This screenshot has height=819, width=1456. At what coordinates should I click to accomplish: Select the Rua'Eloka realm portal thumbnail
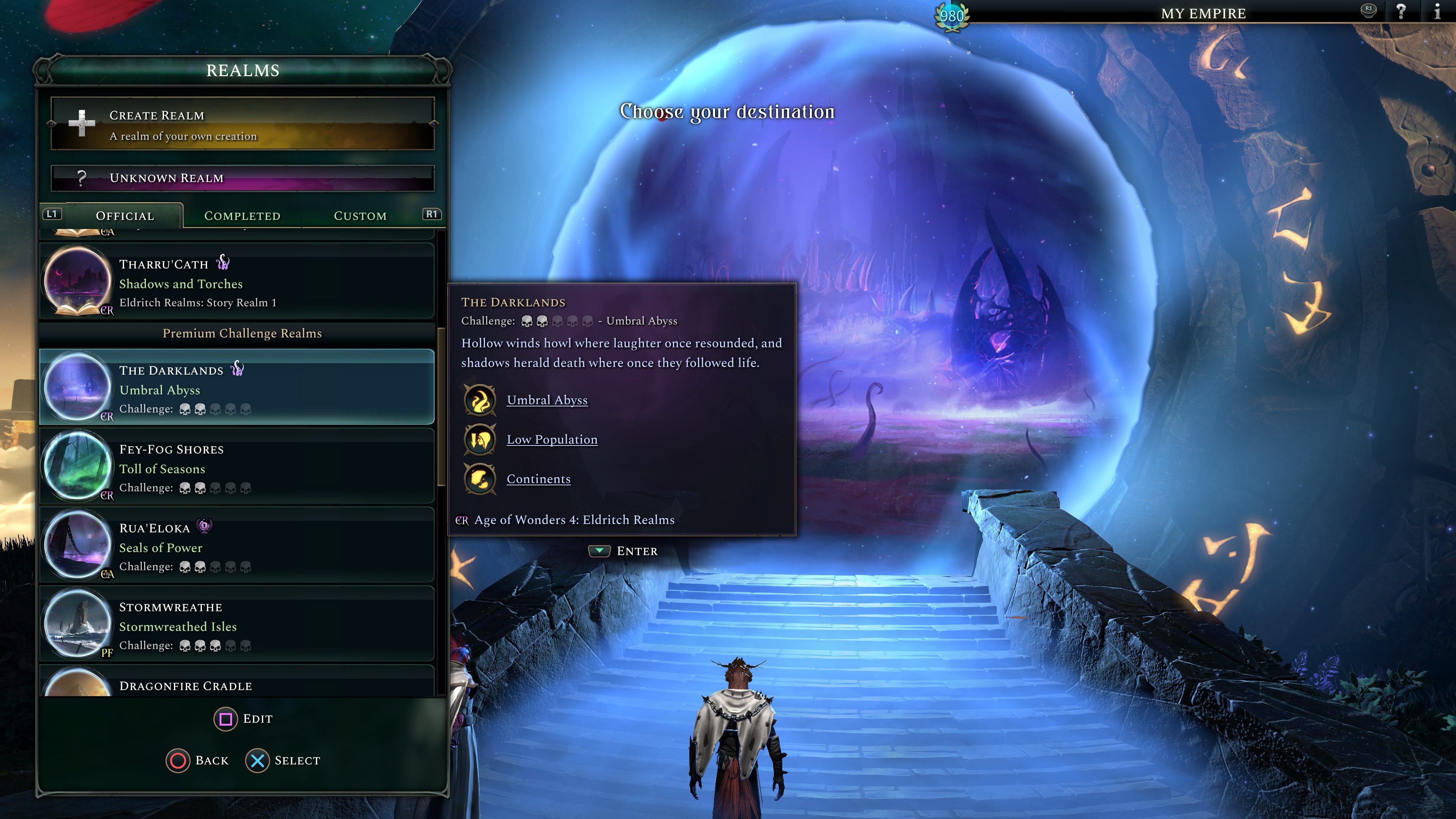77,544
